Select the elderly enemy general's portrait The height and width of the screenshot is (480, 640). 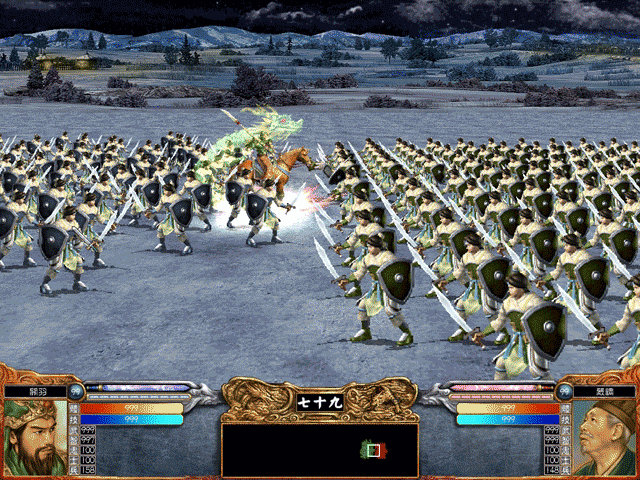pos(606,438)
